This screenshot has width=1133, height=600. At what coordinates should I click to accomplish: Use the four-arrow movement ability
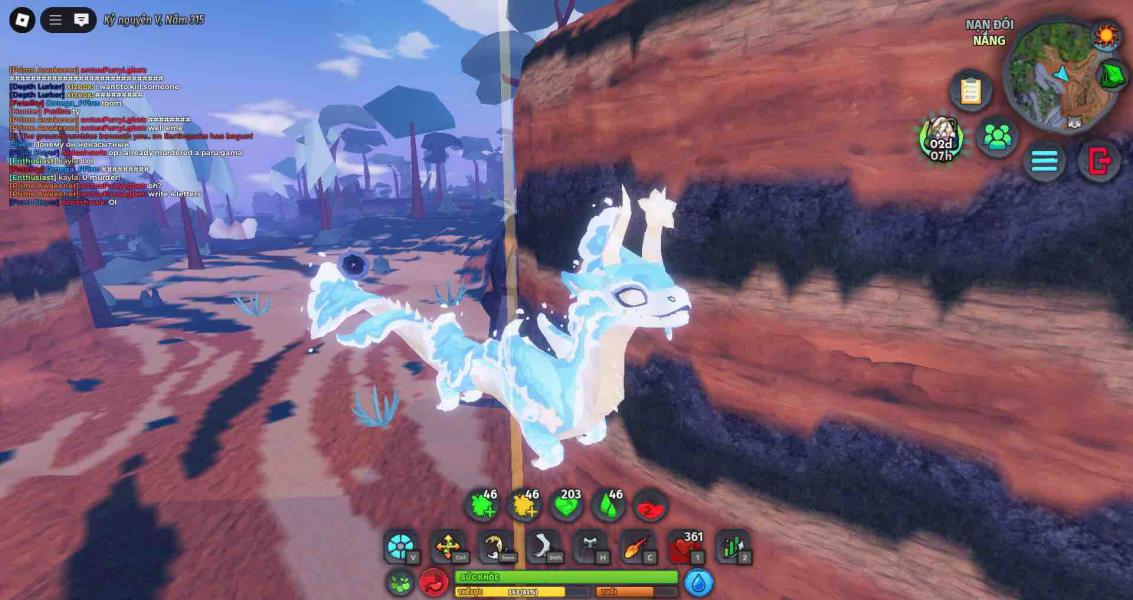point(448,548)
